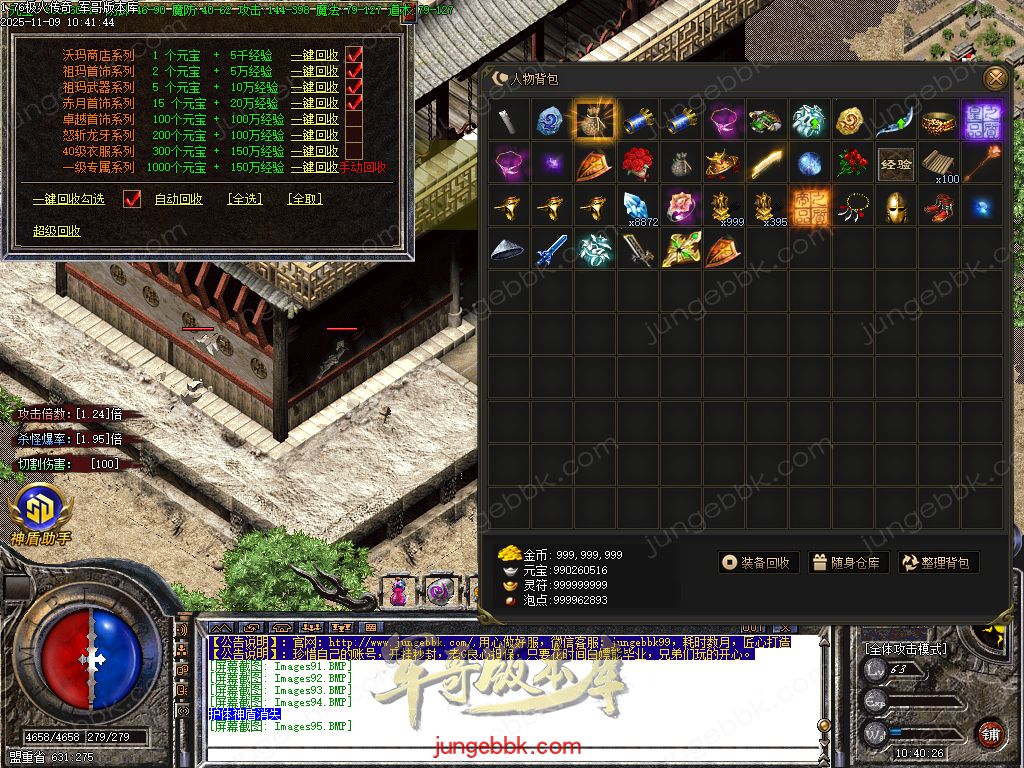Sort items with 整理背包
Viewport: 1024px width, 768px height.
937,563
